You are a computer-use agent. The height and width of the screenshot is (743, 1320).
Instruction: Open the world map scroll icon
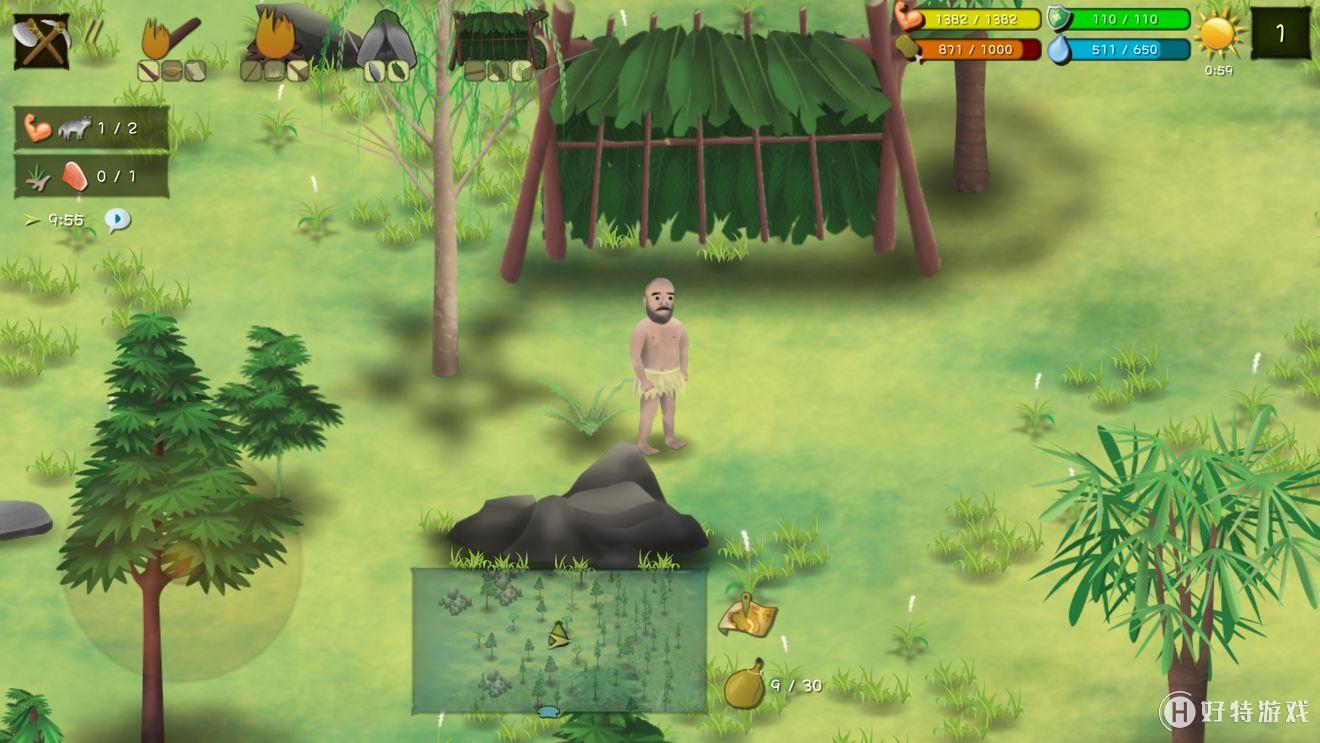(x=747, y=615)
